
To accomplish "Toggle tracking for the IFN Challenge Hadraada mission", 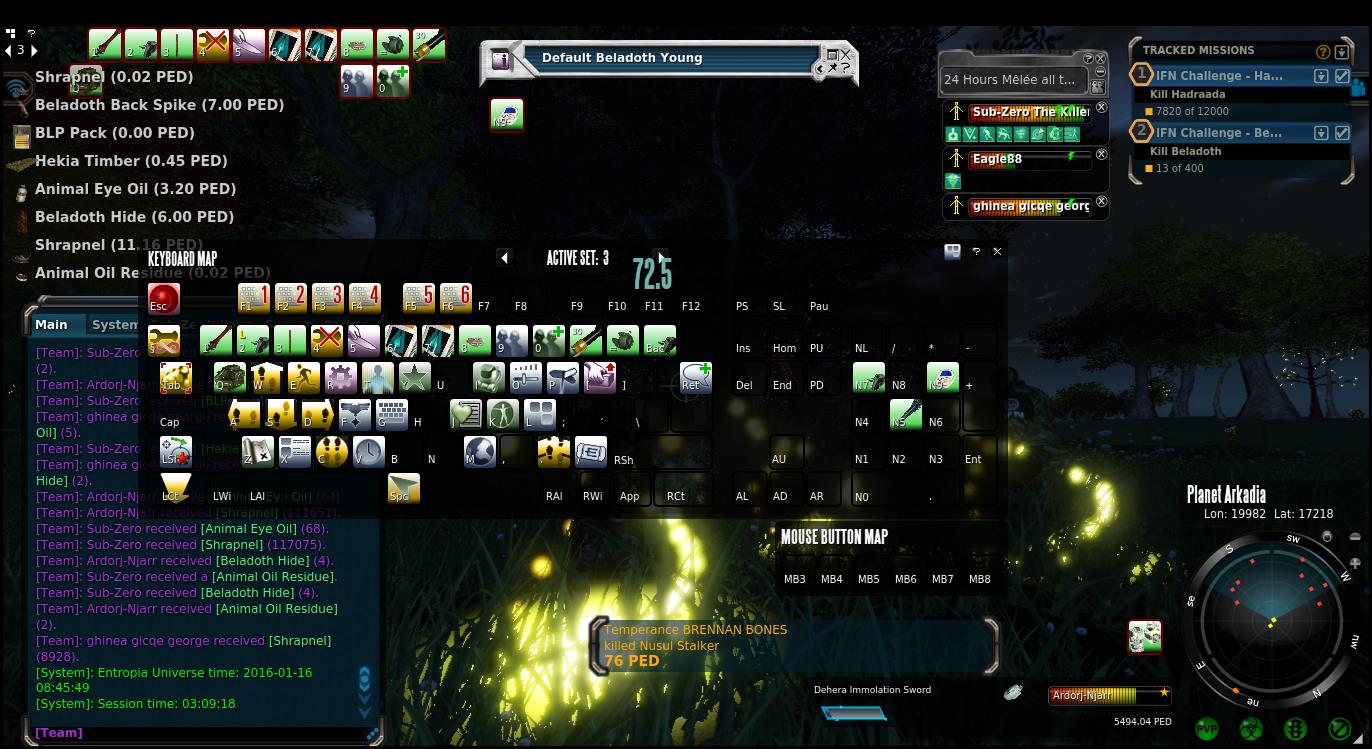I will pyautogui.click(x=1342, y=76).
